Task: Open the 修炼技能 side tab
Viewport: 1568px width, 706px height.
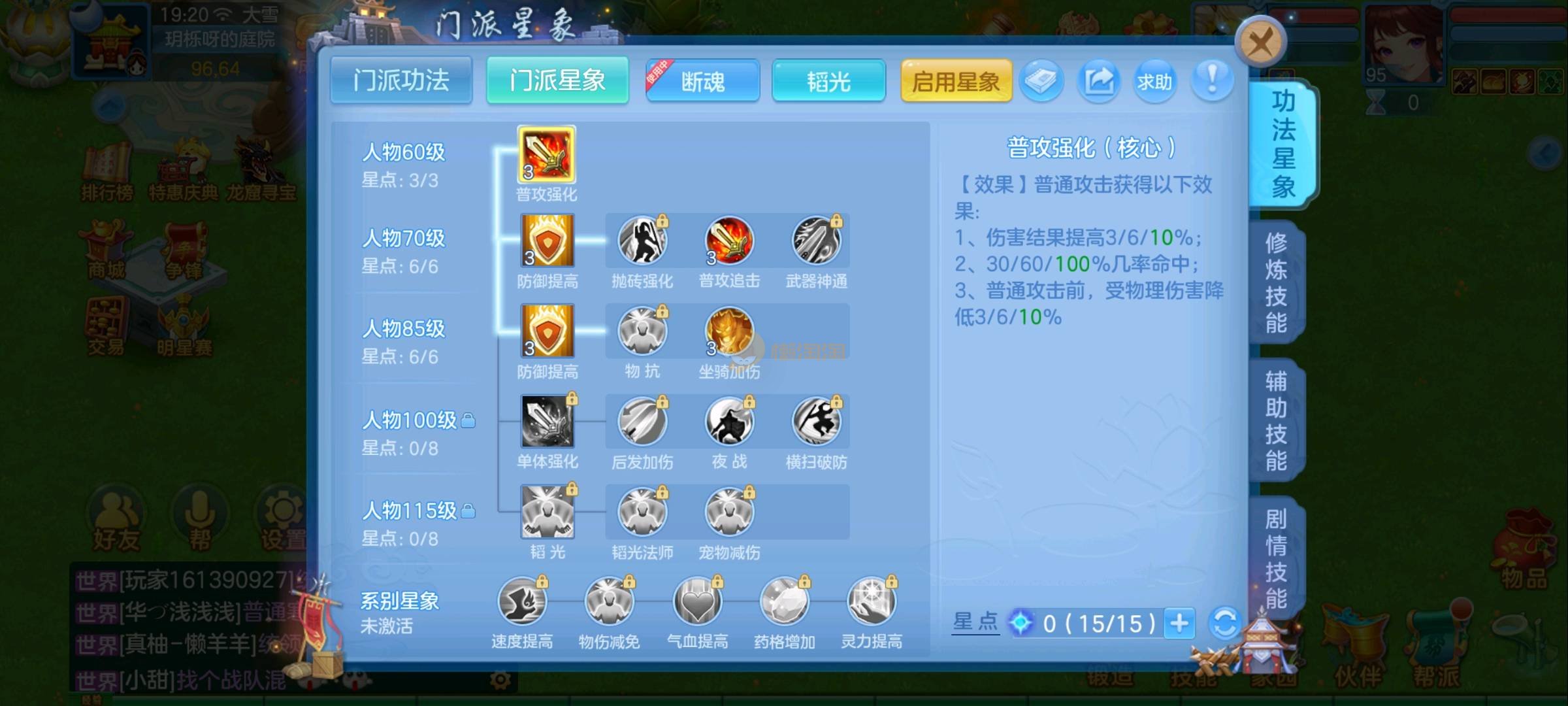Action: (1276, 282)
